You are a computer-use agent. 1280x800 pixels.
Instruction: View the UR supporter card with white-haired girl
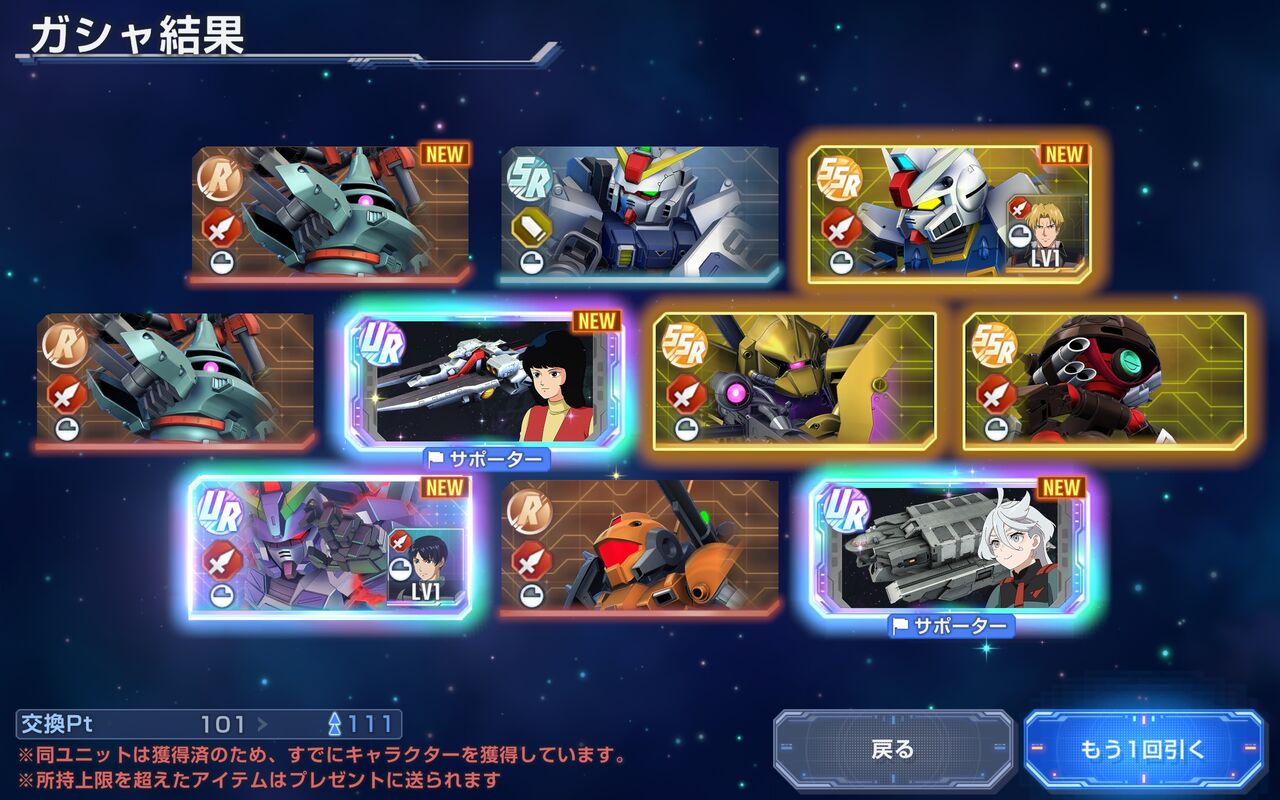pos(948,545)
